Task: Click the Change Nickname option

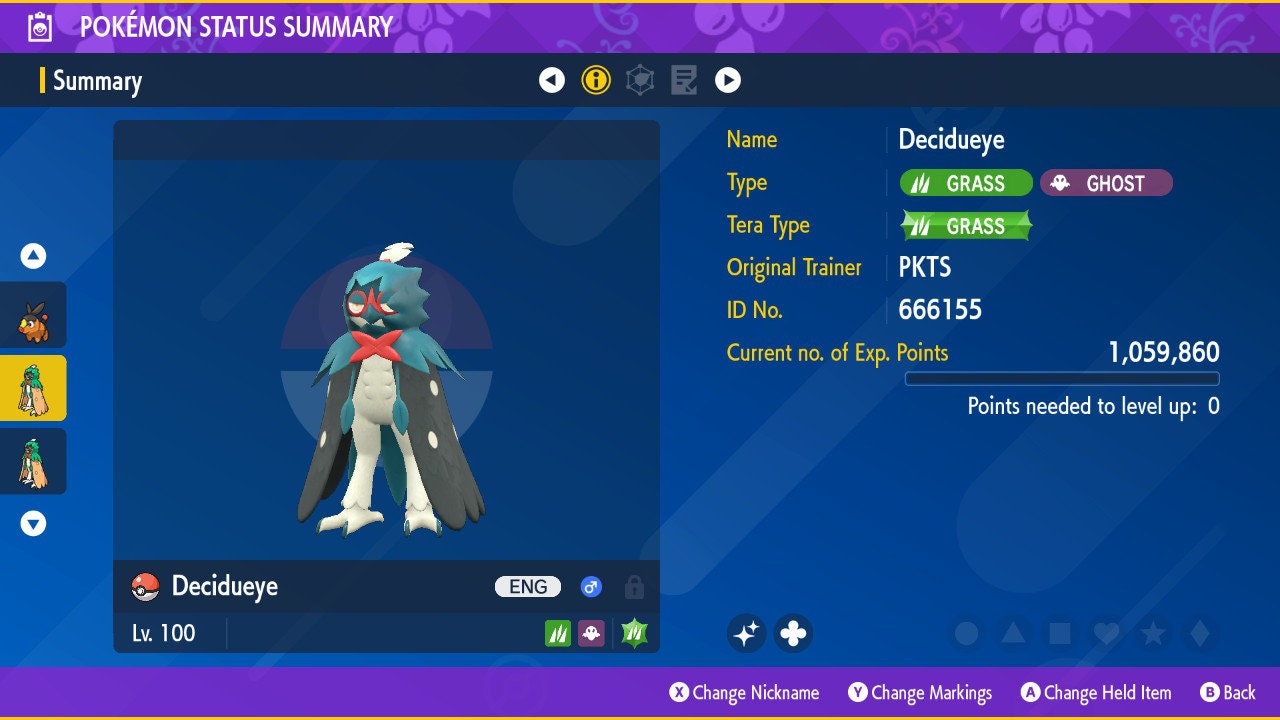Action: [x=745, y=693]
